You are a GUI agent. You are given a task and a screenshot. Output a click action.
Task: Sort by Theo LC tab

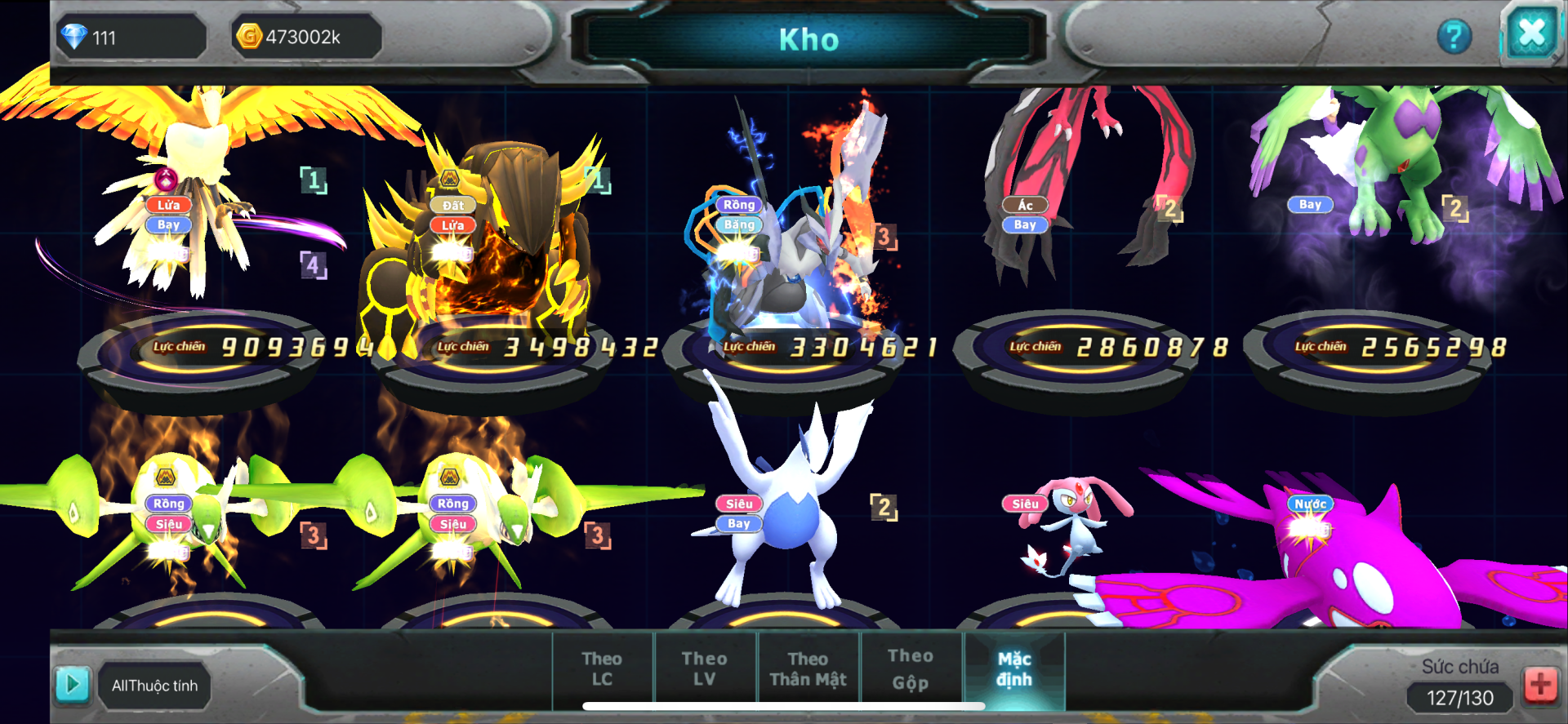click(603, 668)
